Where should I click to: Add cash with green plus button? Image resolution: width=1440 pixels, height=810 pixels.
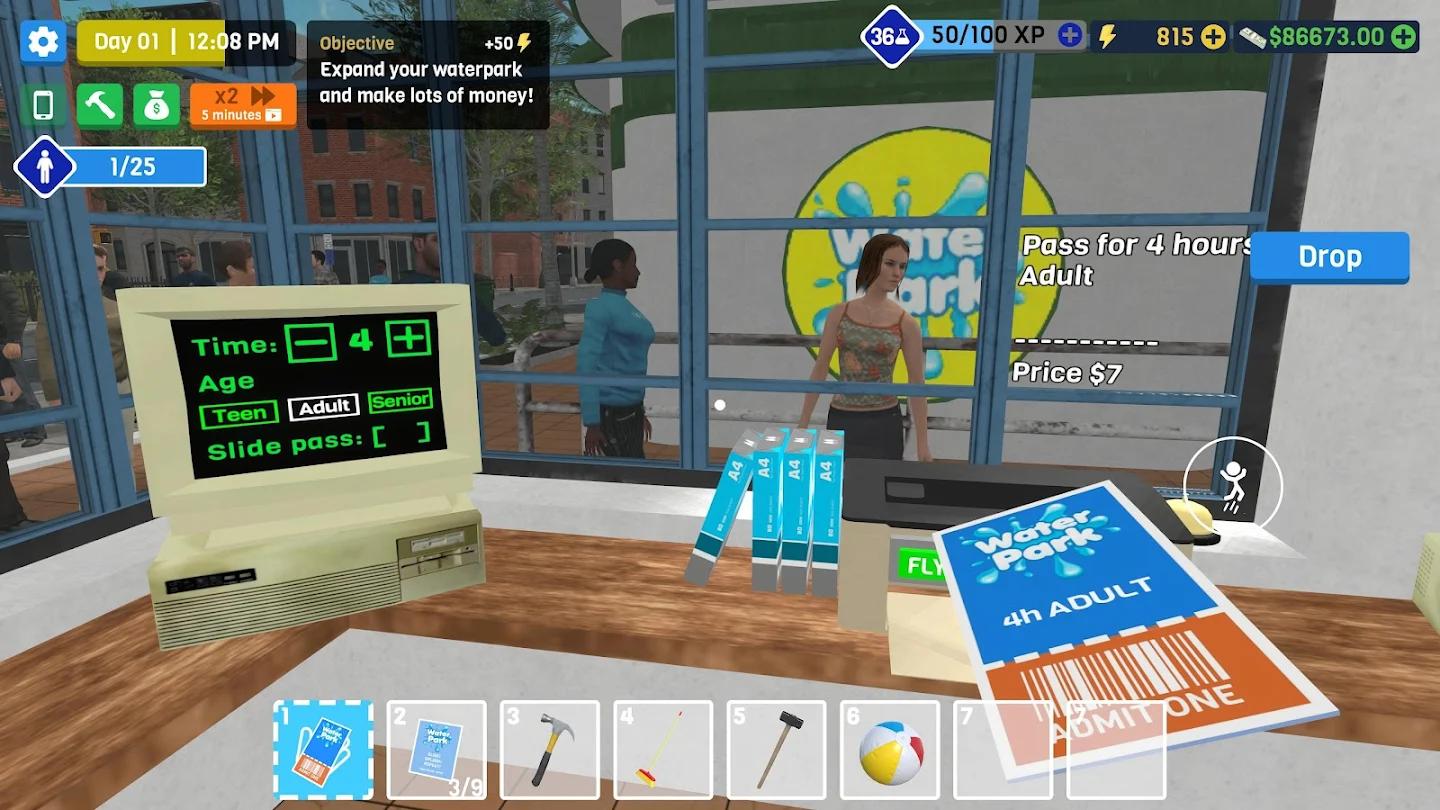[x=1404, y=37]
